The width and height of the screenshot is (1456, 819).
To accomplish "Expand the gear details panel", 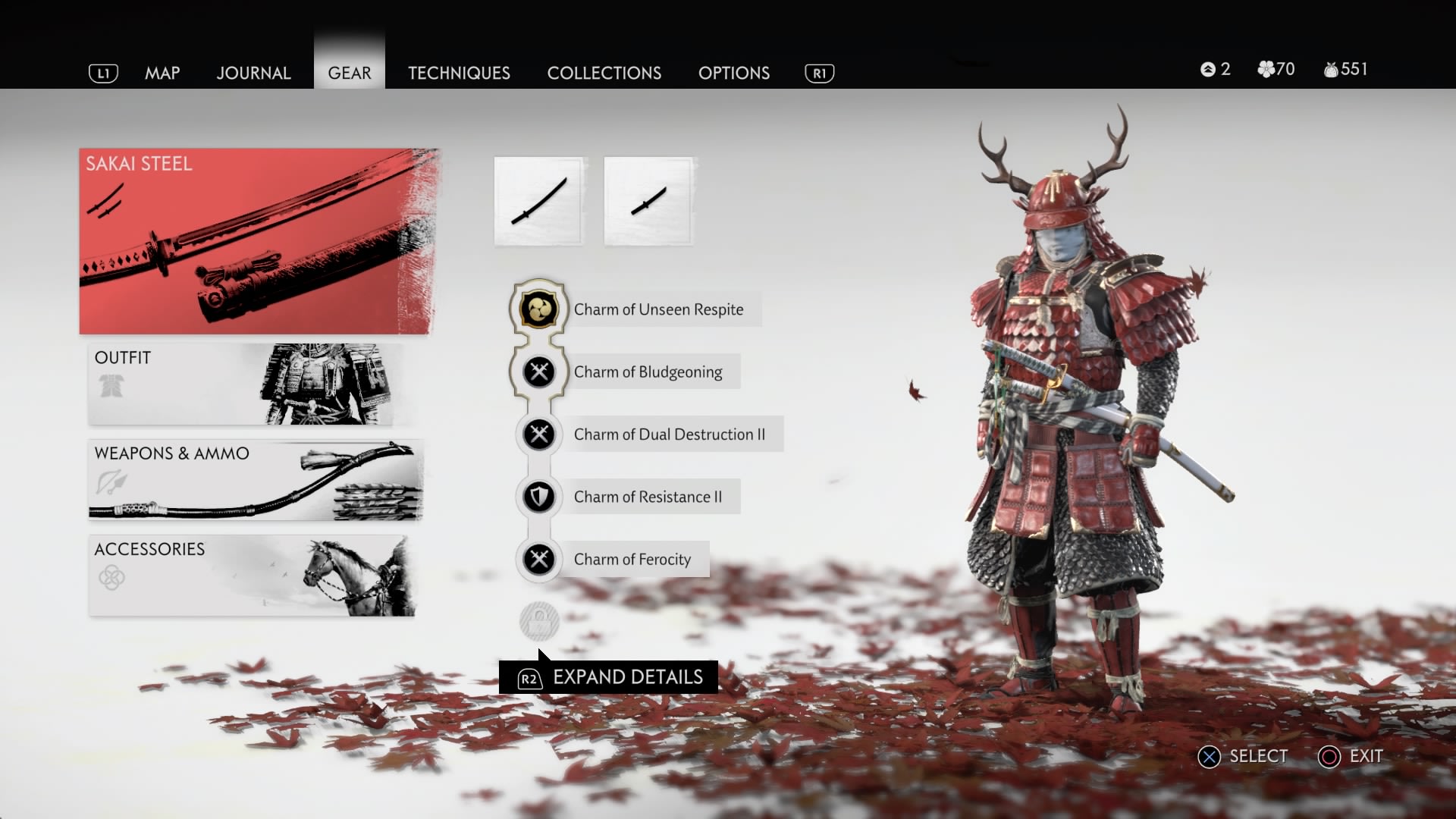I will pyautogui.click(x=609, y=677).
